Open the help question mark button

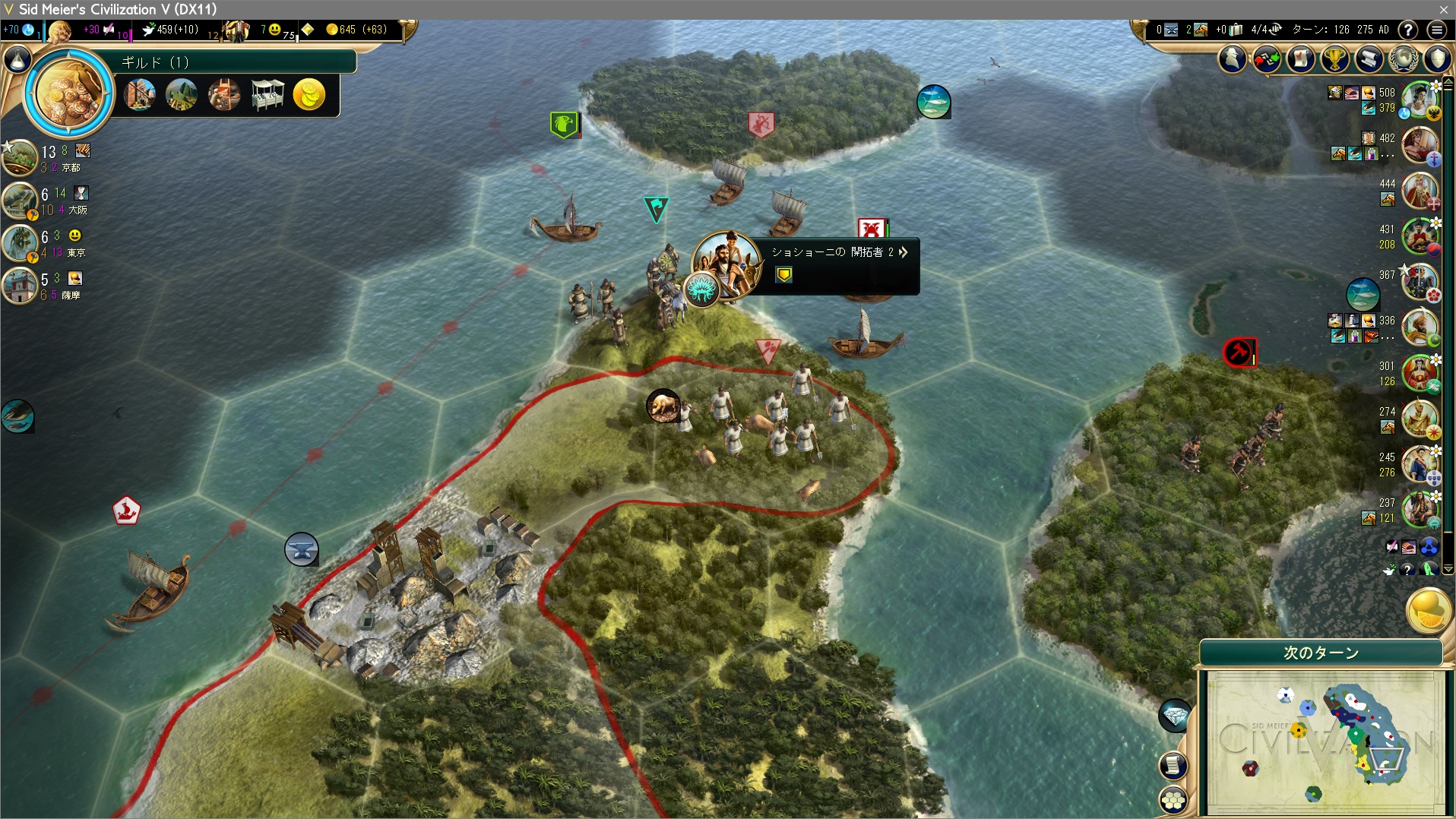click(1408, 30)
